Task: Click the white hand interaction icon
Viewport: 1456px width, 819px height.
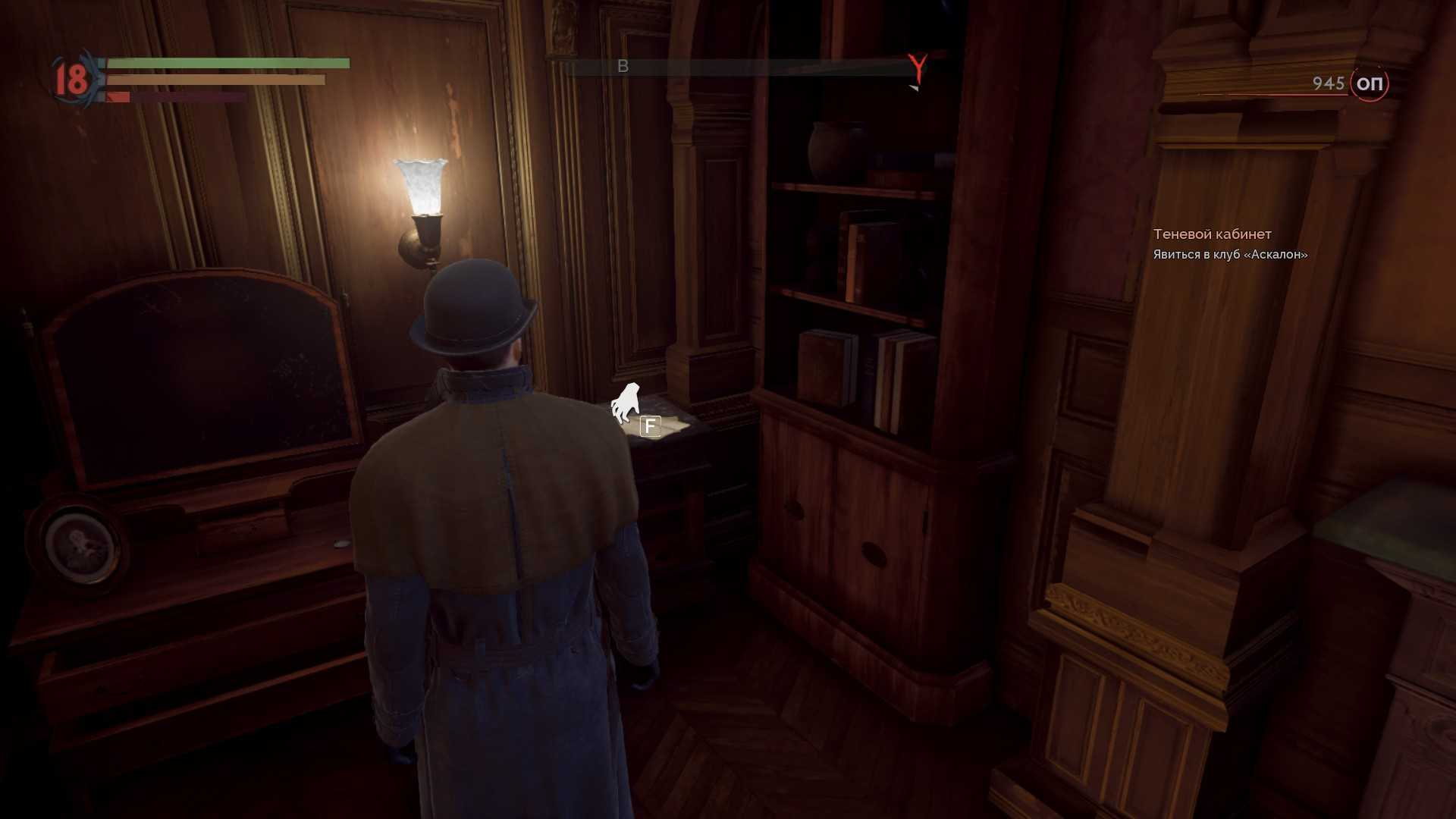Action: pyautogui.click(x=626, y=403)
